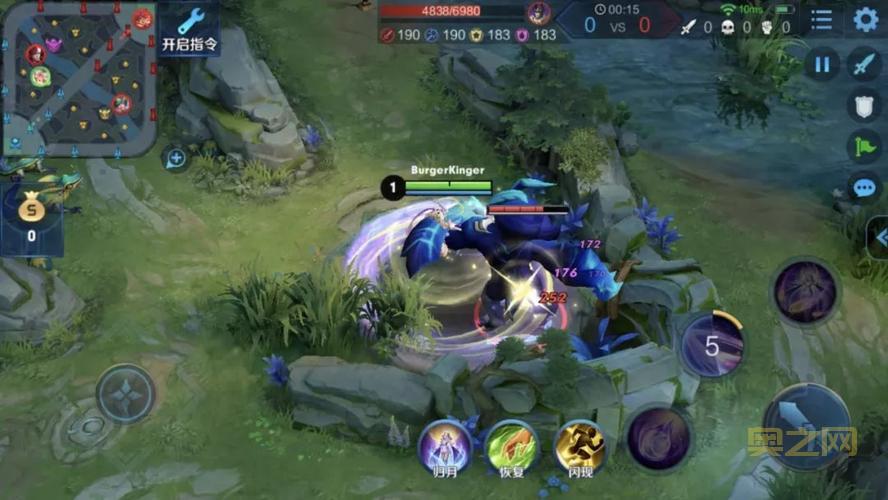Send the sword attack signal
The image size is (888, 500).
pyautogui.click(x=864, y=66)
